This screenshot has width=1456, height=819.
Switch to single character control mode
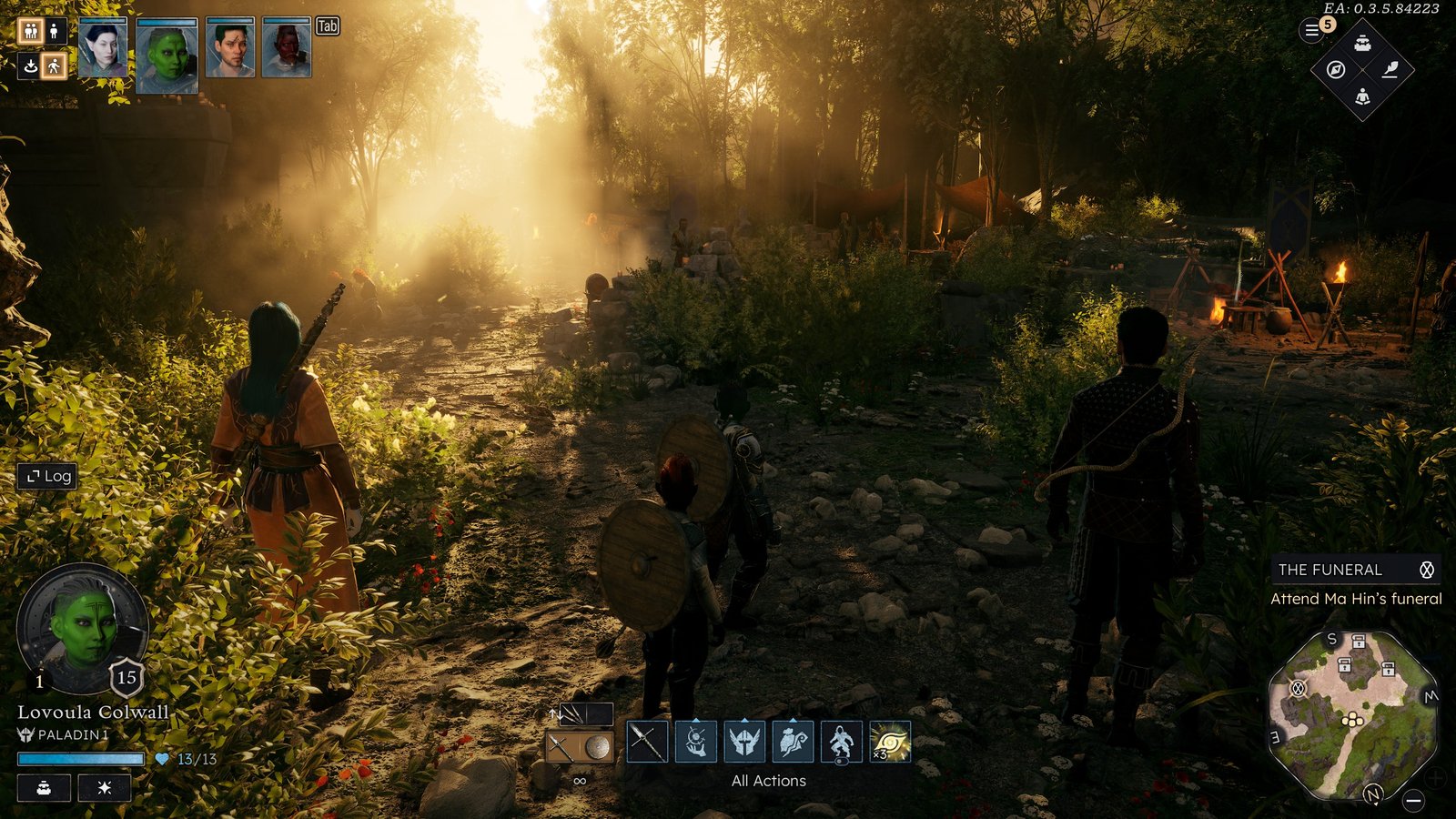pyautogui.click(x=55, y=32)
